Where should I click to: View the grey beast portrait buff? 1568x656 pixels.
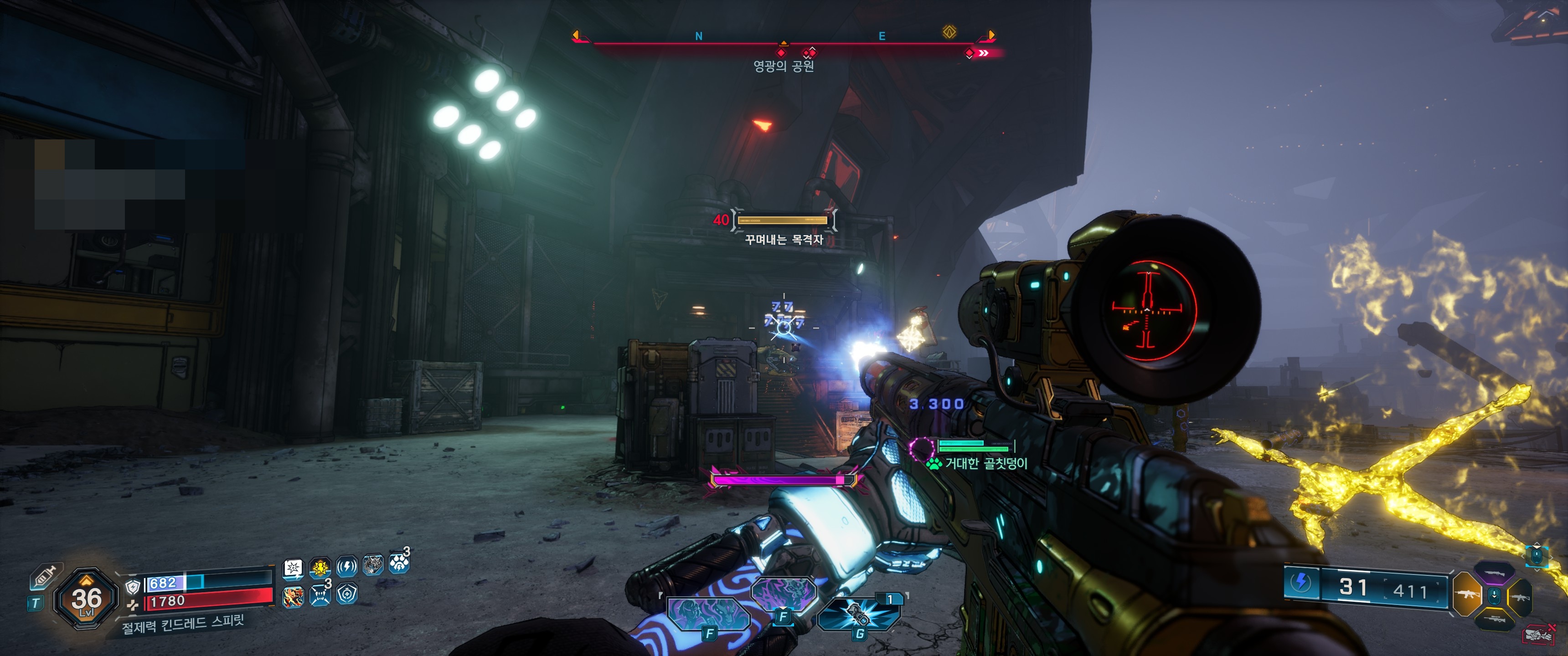[372, 565]
